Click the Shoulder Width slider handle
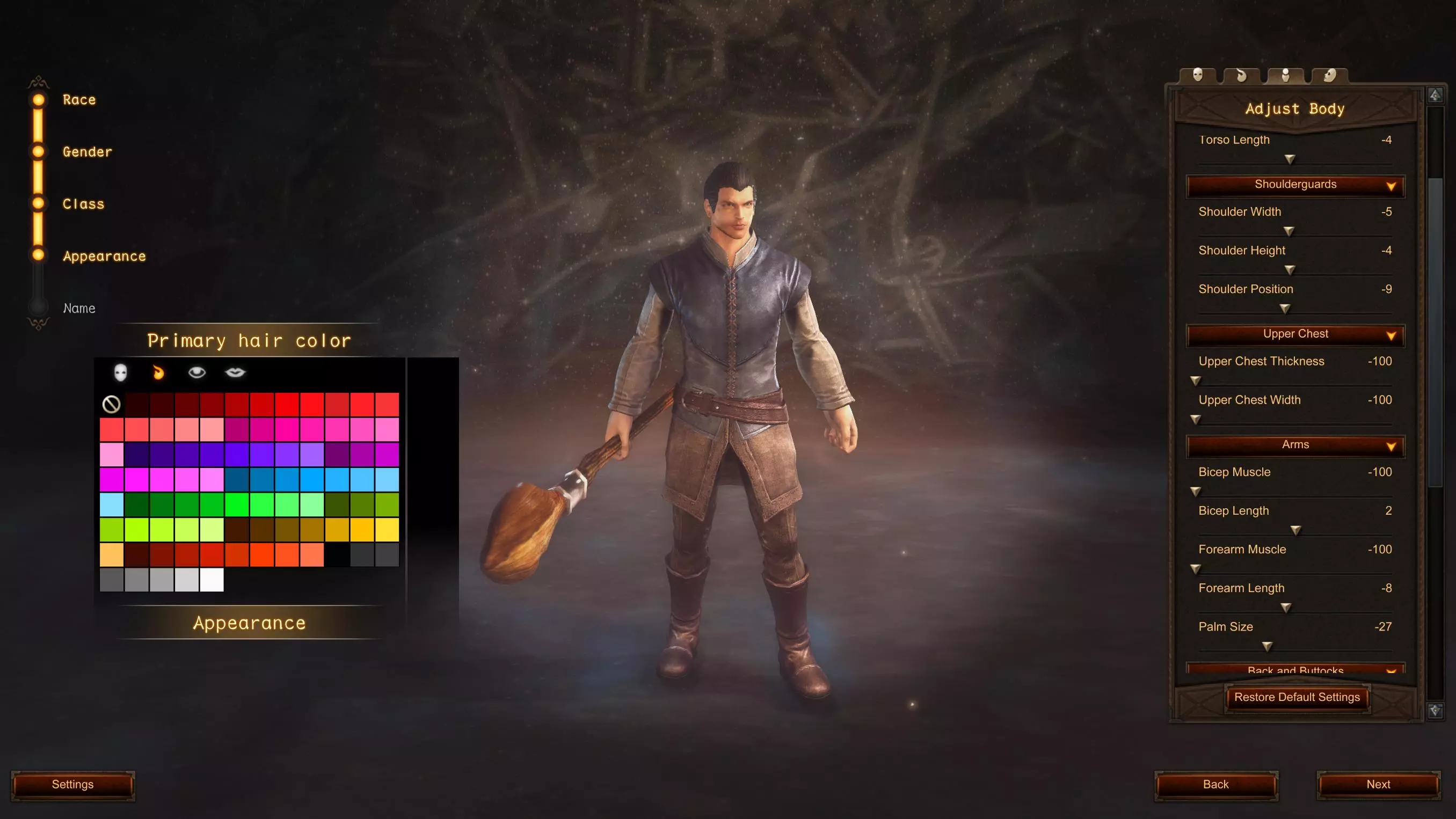The image size is (1456, 819). [1288, 231]
